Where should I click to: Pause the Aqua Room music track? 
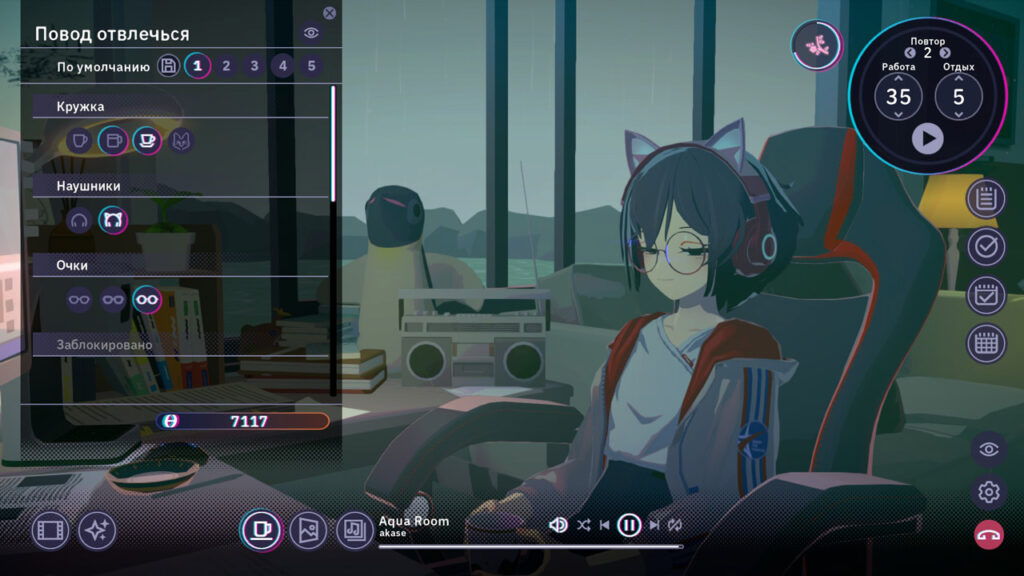[x=629, y=524]
